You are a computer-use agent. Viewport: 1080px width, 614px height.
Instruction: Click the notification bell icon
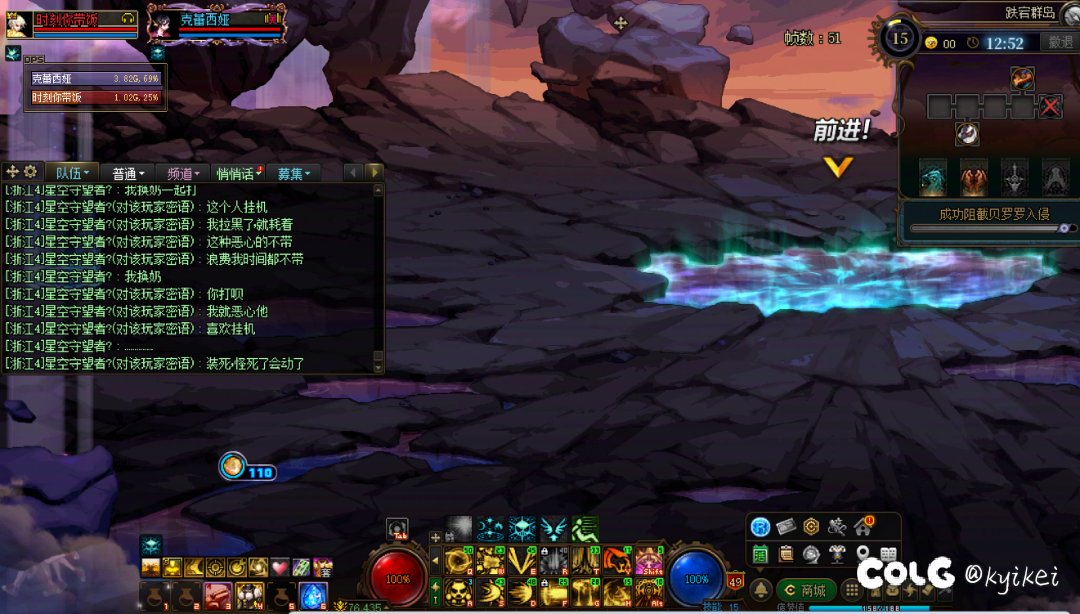(x=761, y=590)
